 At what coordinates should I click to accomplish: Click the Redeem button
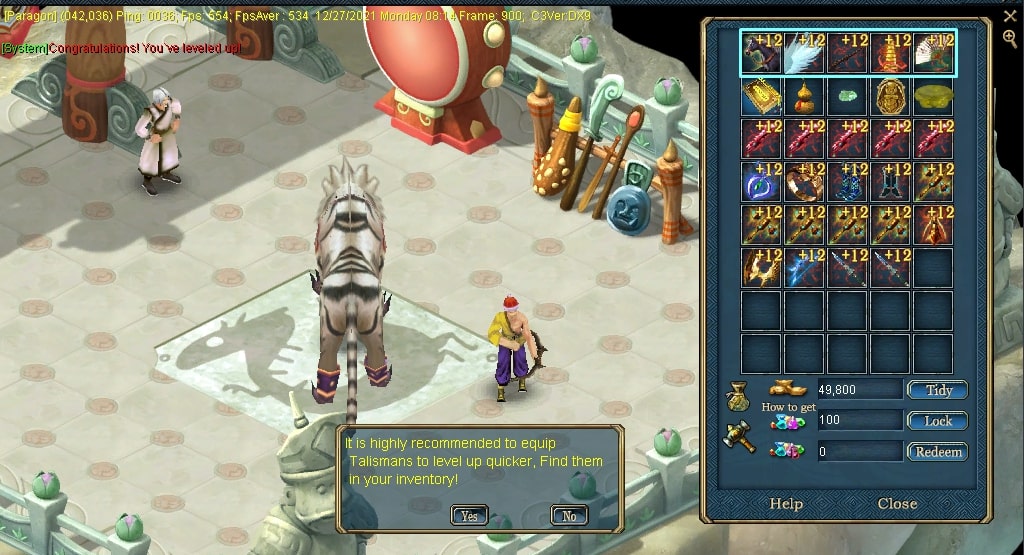[x=937, y=452]
